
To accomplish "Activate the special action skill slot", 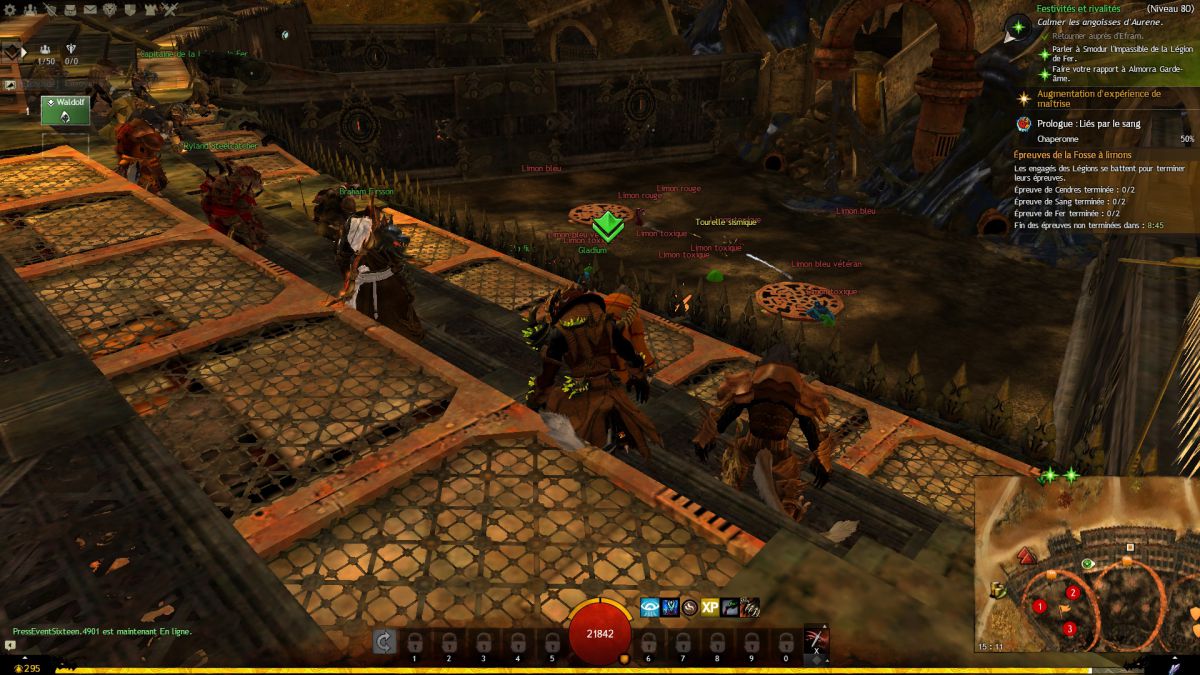I will [x=816, y=640].
